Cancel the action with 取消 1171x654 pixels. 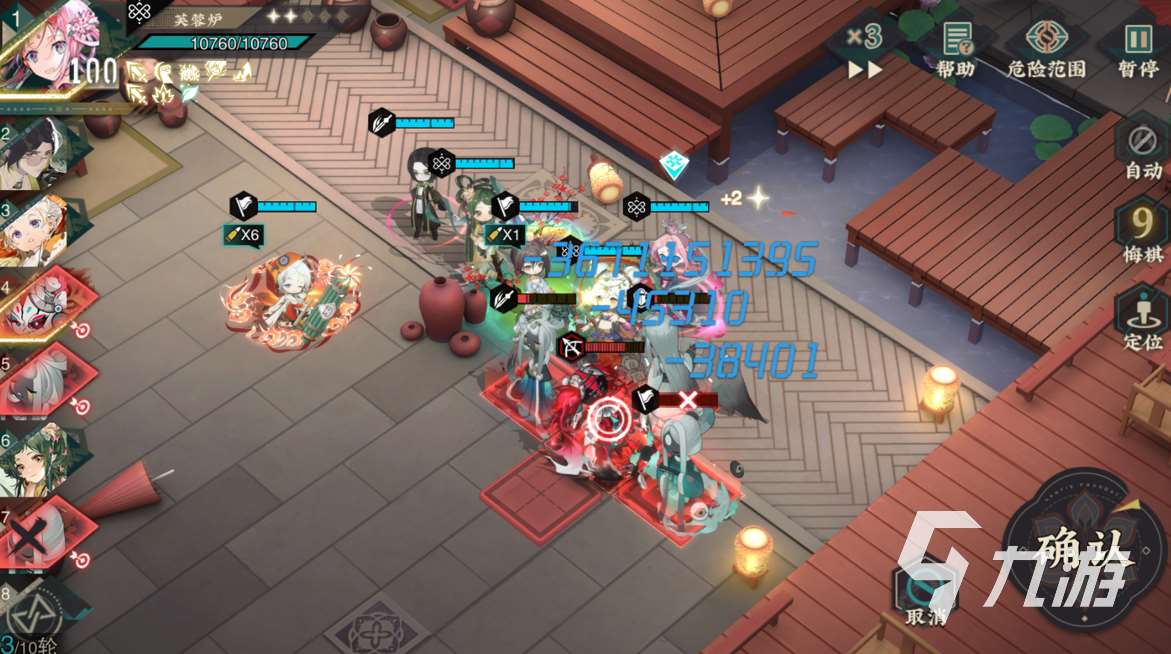925,596
